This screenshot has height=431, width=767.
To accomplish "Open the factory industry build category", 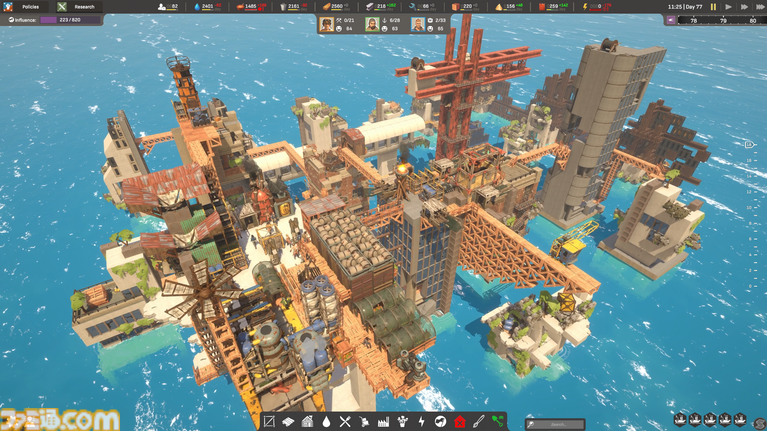I will (383, 422).
